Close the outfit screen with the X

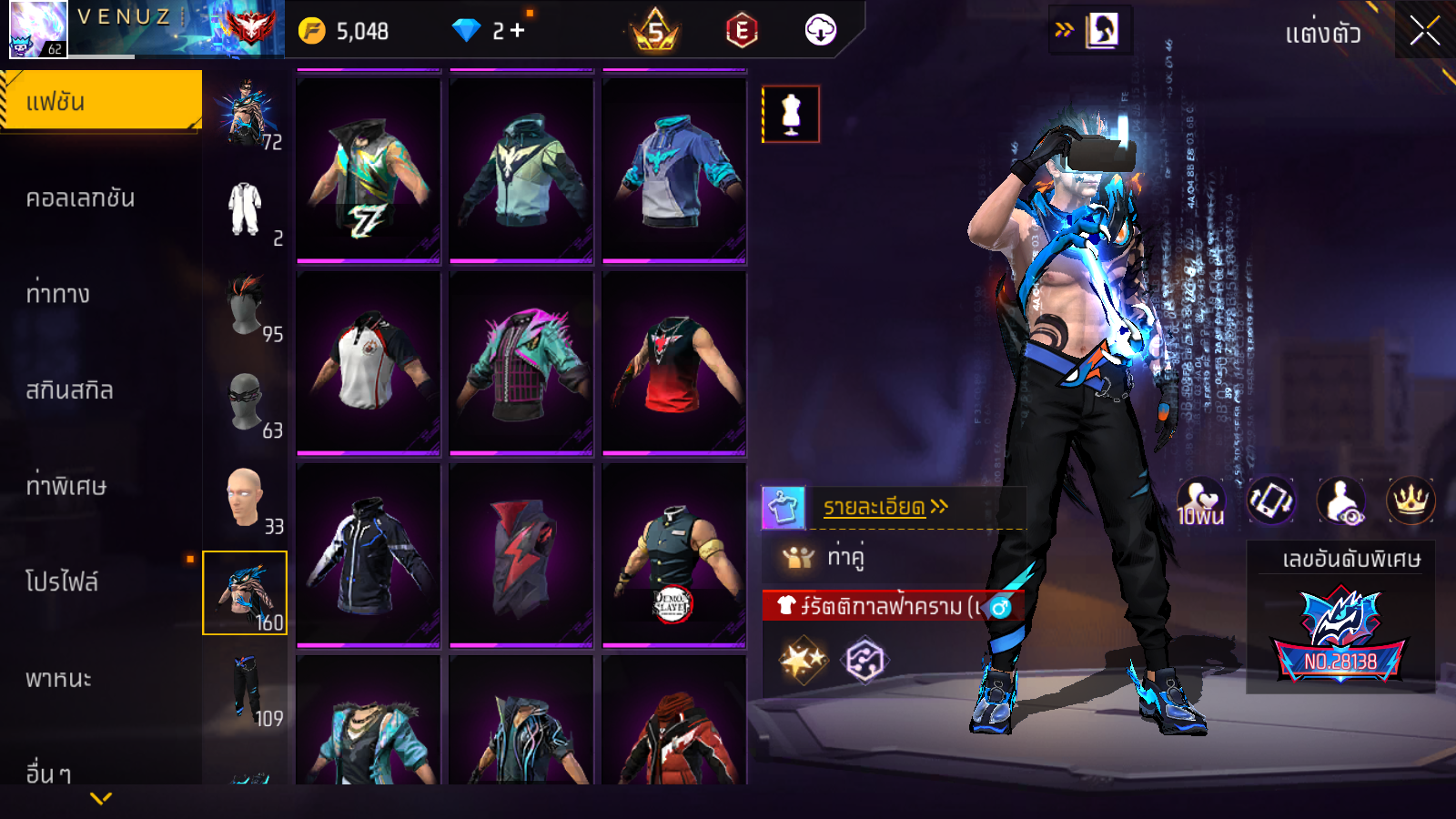[1424, 32]
